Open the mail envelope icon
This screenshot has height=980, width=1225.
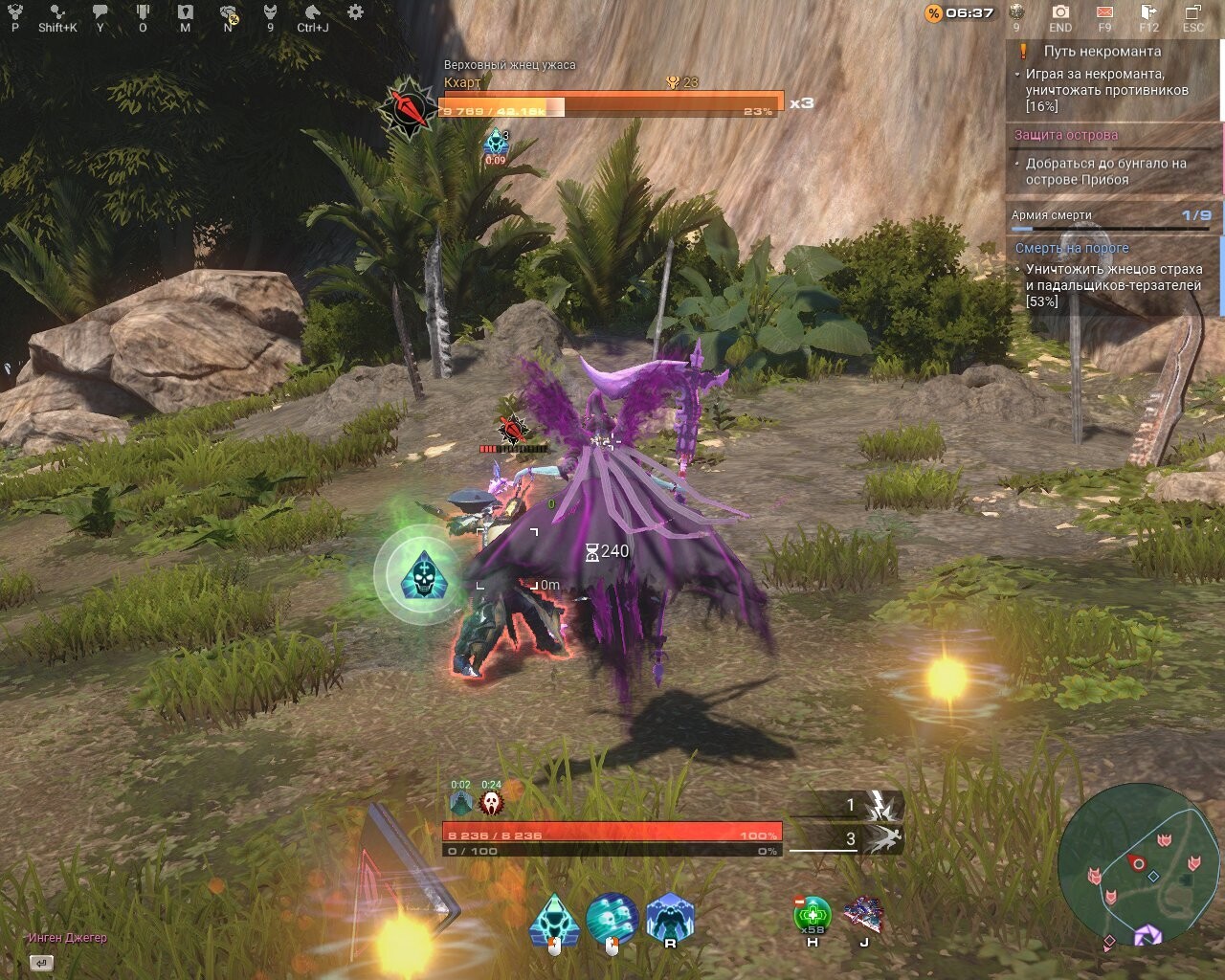(x=1104, y=12)
